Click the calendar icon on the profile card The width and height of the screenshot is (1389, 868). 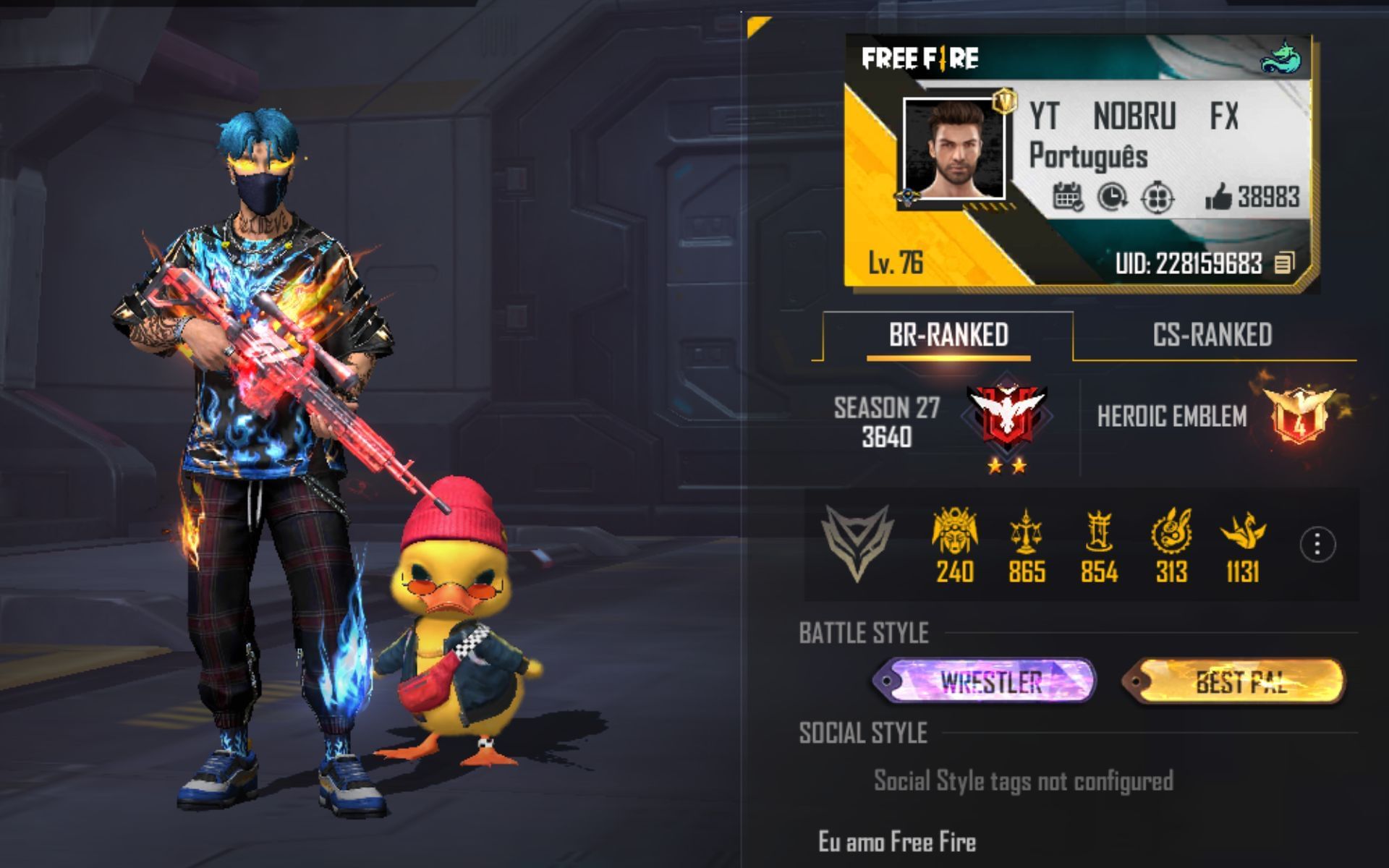[x=1067, y=197]
